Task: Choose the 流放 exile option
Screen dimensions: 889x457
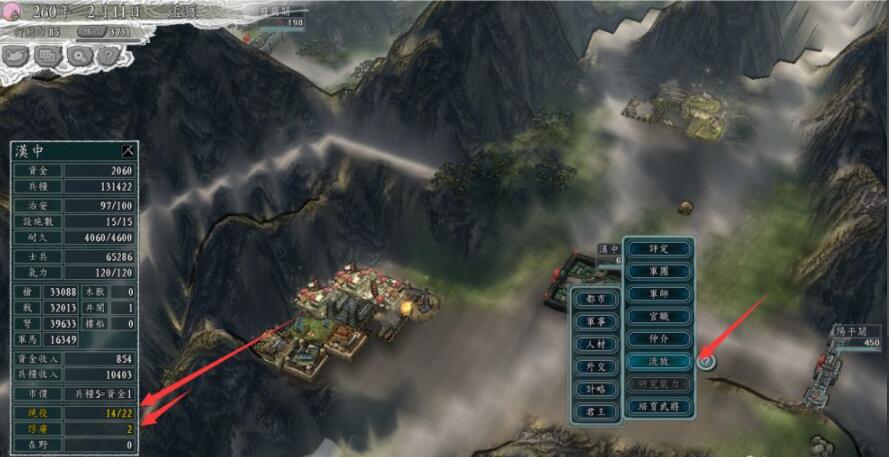Action: tap(657, 361)
